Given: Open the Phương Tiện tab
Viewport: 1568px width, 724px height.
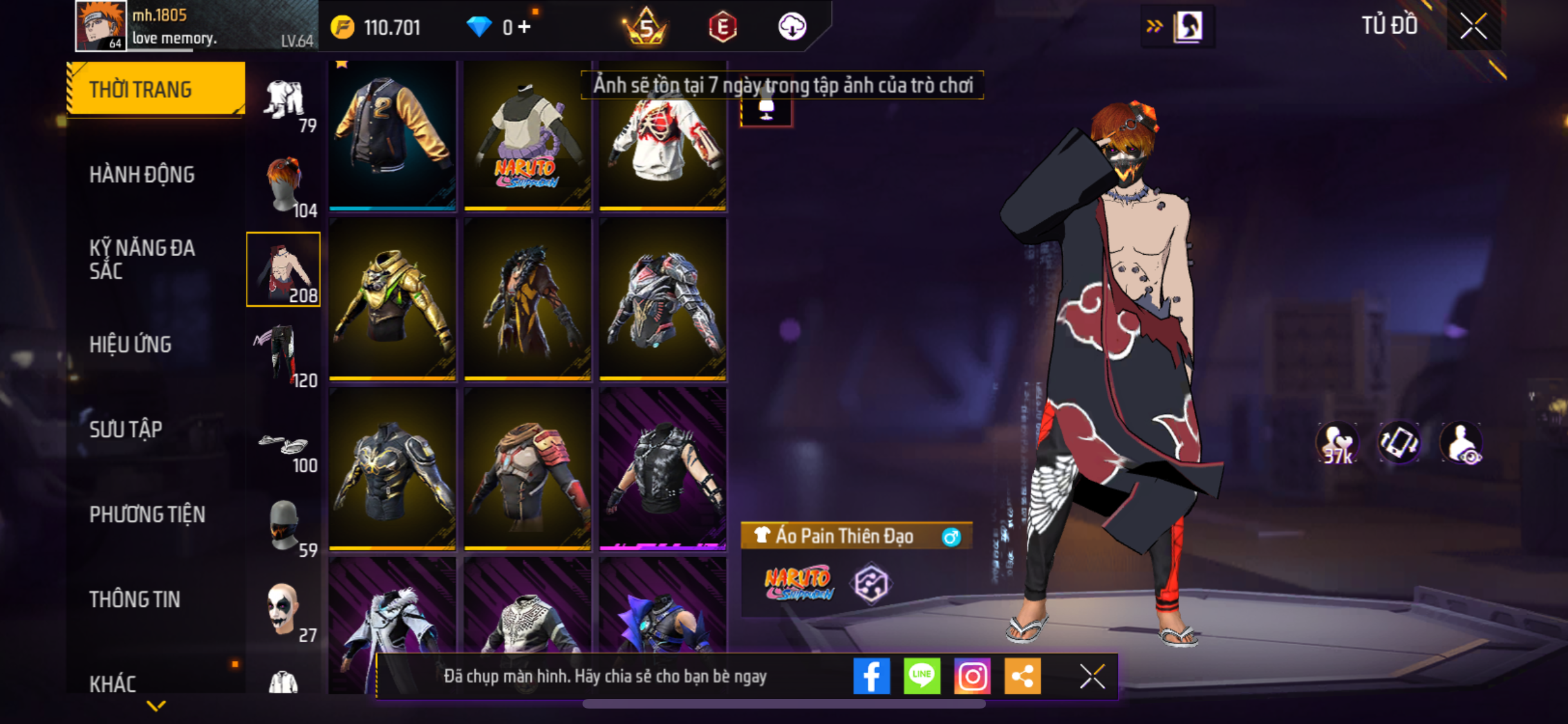Looking at the screenshot, I should tap(147, 514).
